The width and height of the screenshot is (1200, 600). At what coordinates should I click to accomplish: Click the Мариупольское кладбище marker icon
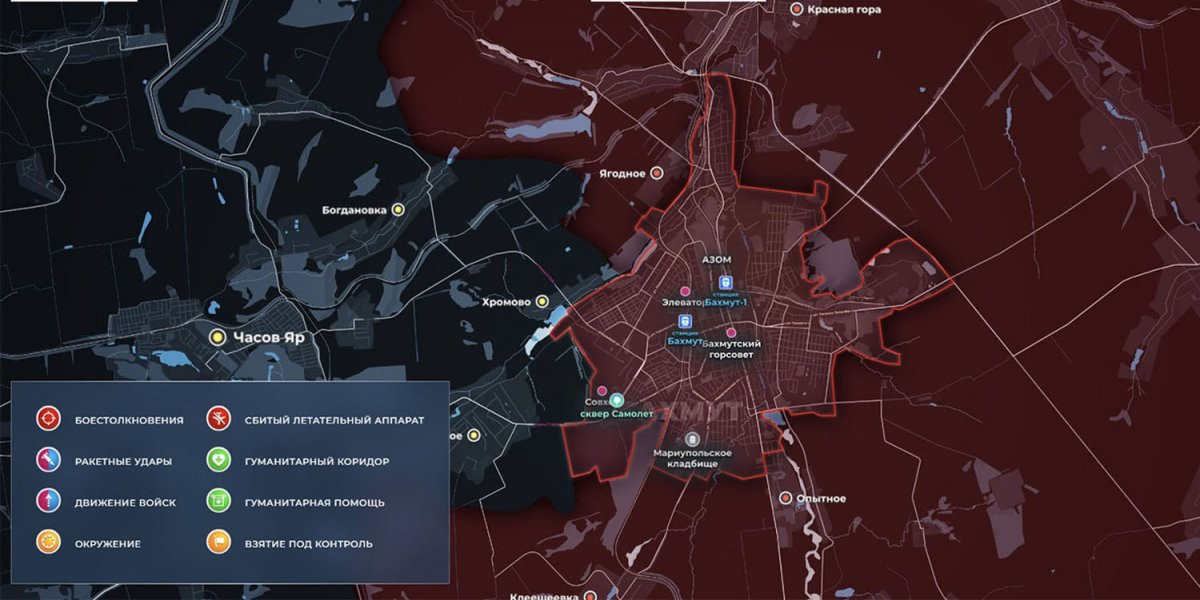tap(692, 439)
